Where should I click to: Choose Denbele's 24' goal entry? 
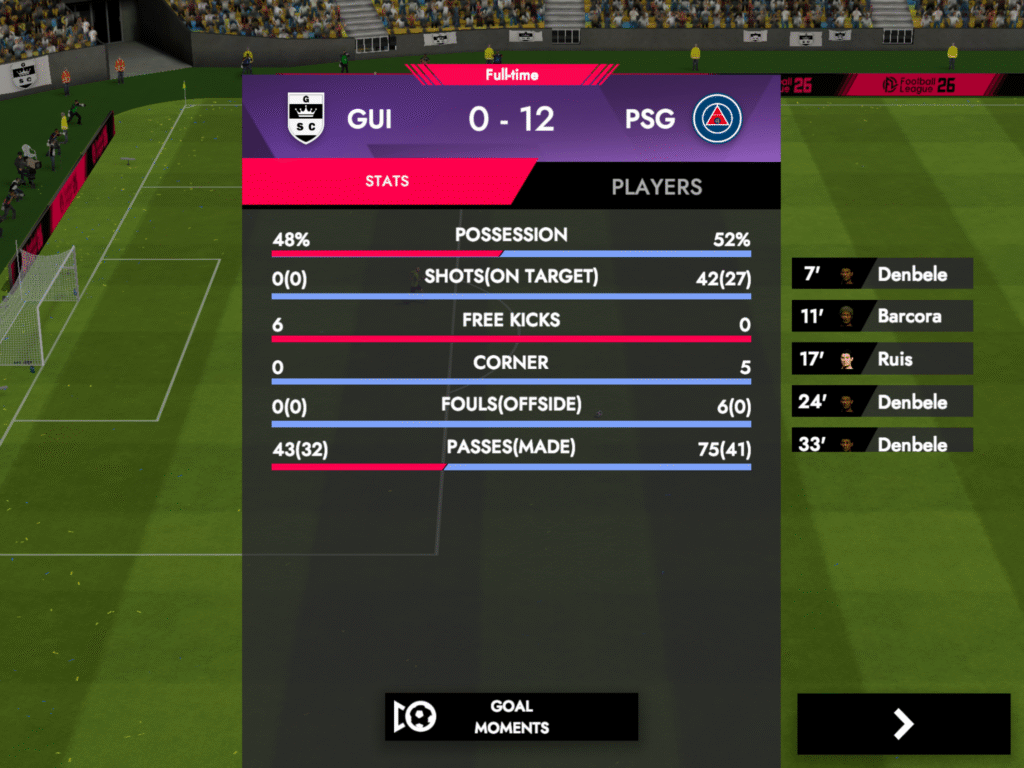(882, 402)
